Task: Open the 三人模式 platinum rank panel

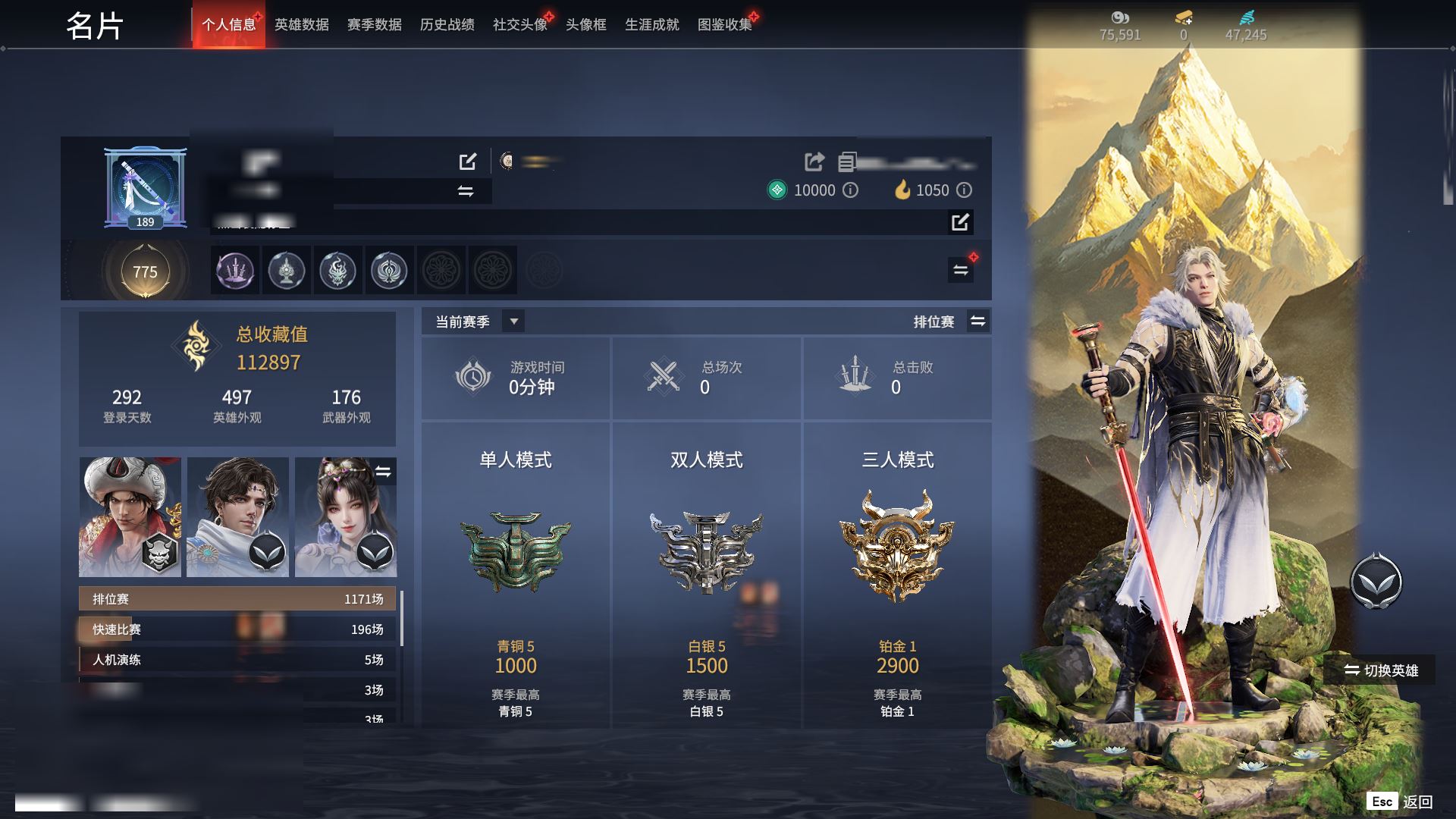Action: [897, 576]
